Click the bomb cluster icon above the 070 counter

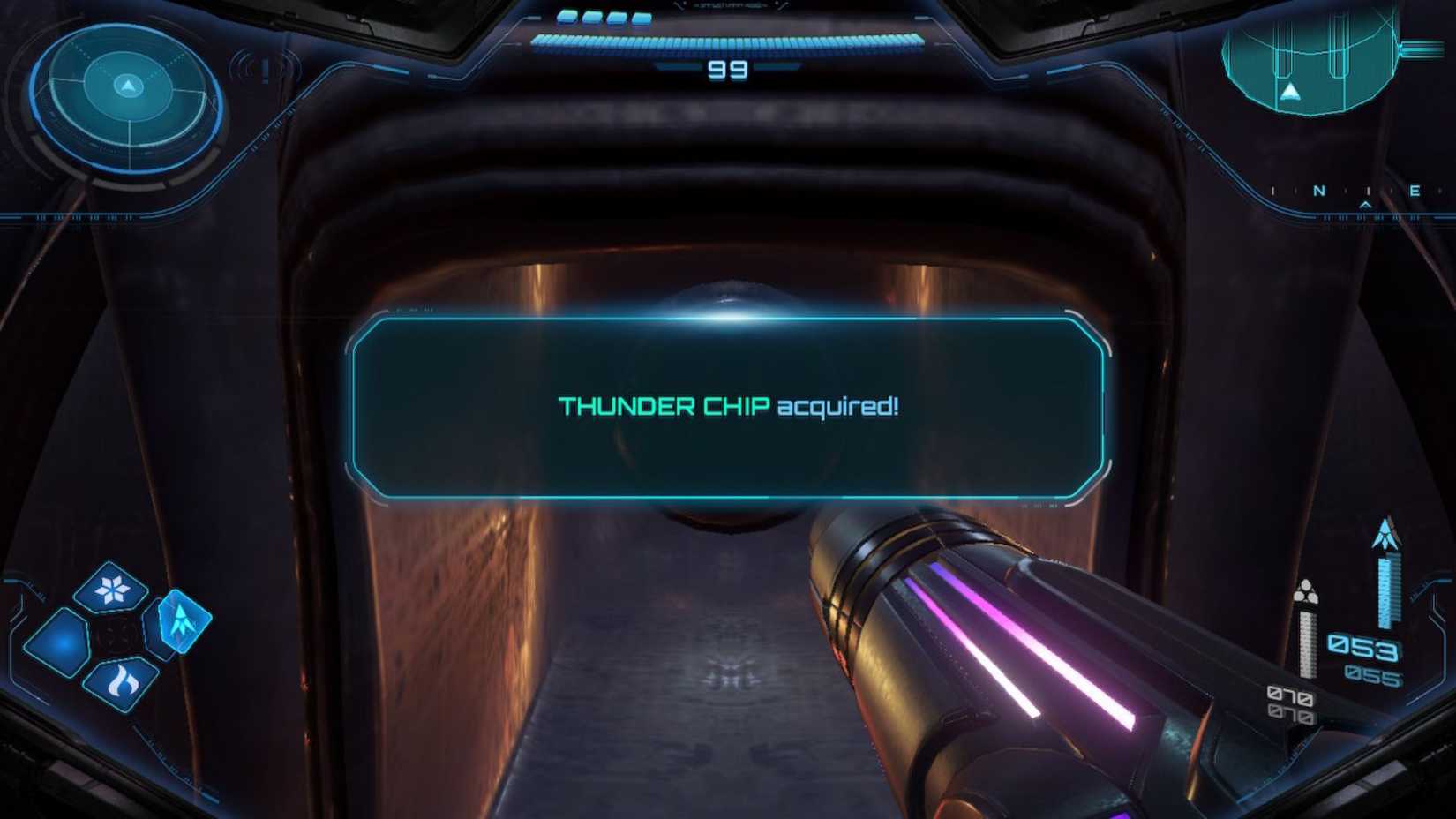(1307, 590)
